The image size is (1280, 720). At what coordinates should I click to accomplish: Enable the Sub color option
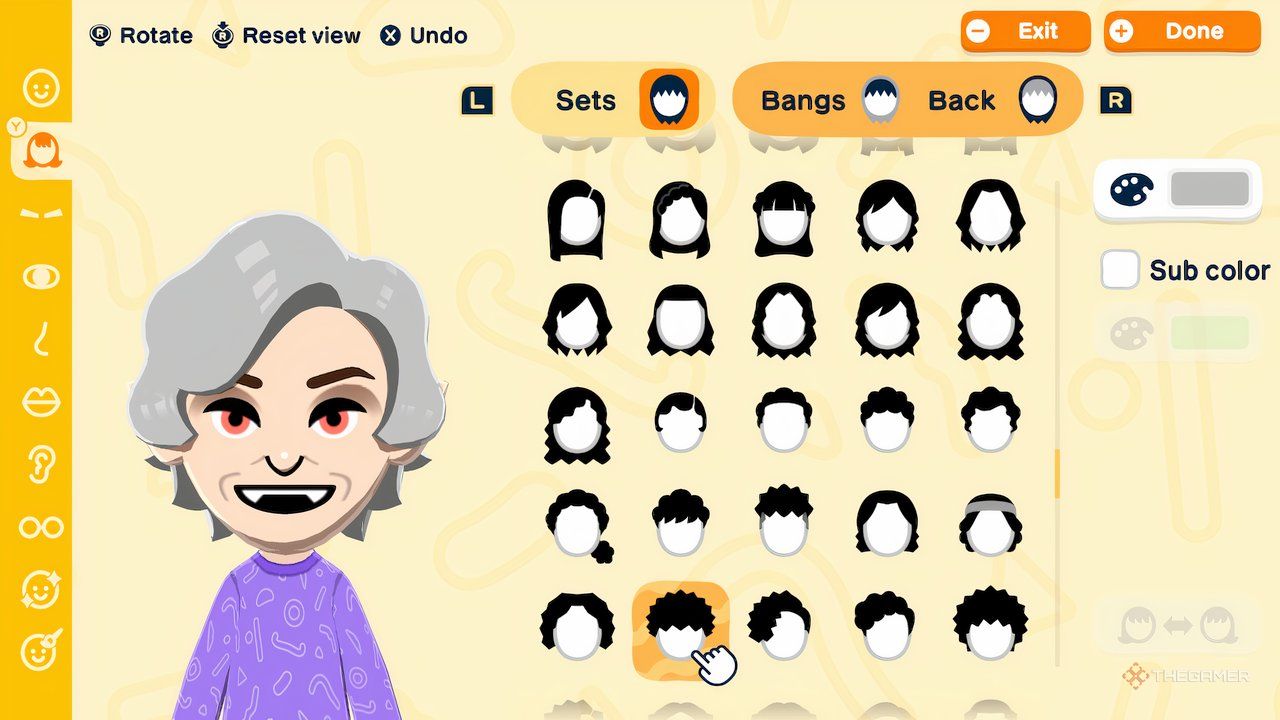[x=1119, y=269]
